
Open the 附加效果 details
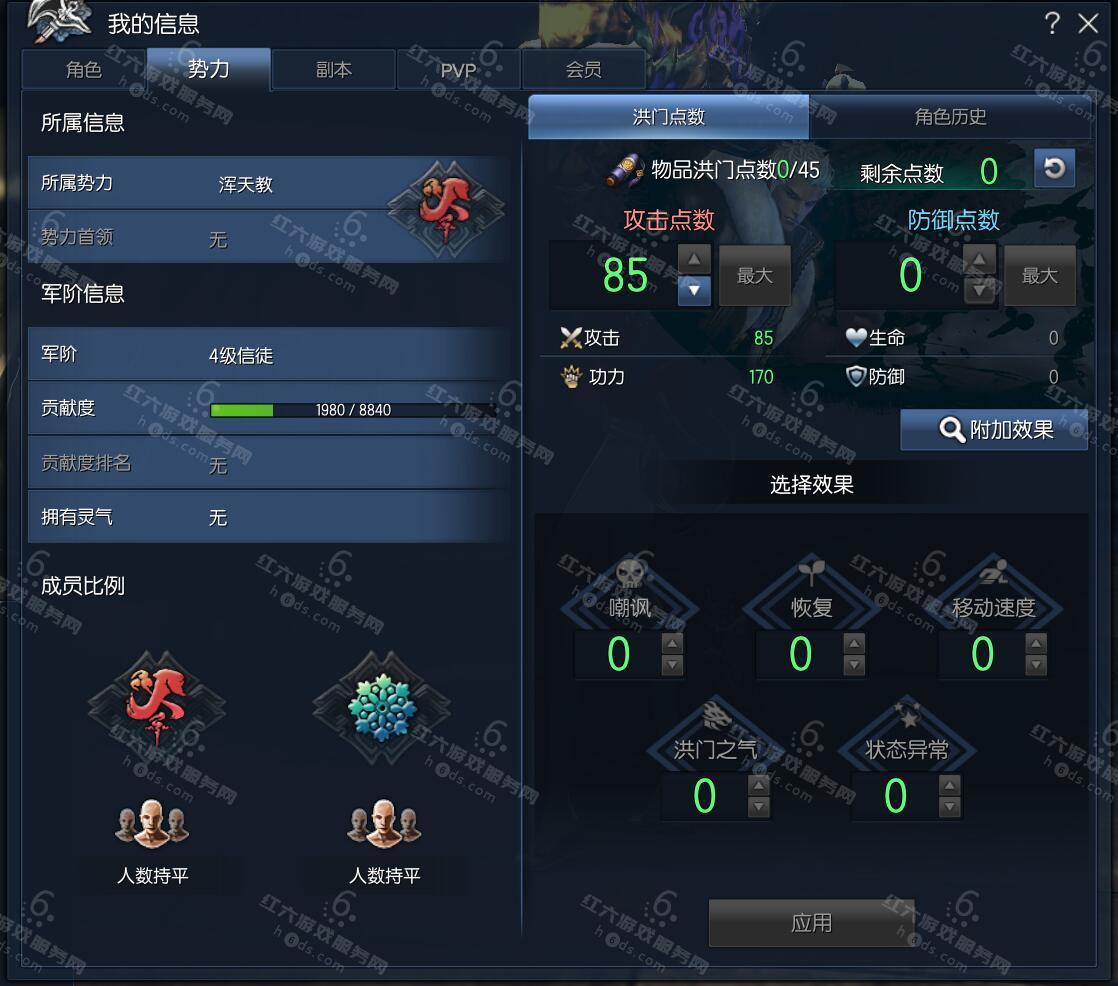[994, 430]
